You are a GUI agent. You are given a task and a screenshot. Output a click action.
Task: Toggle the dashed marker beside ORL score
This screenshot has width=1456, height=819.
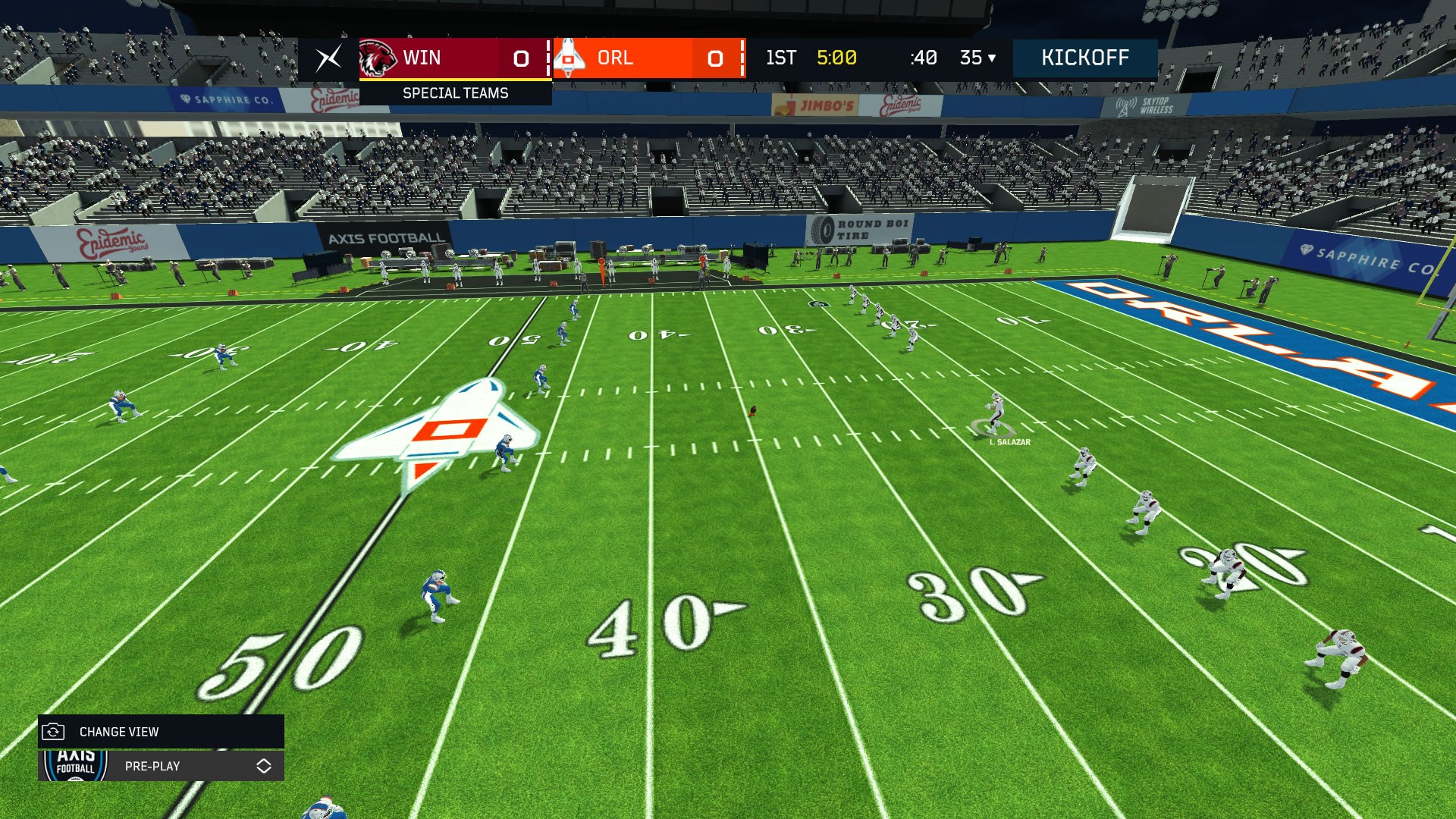[744, 58]
